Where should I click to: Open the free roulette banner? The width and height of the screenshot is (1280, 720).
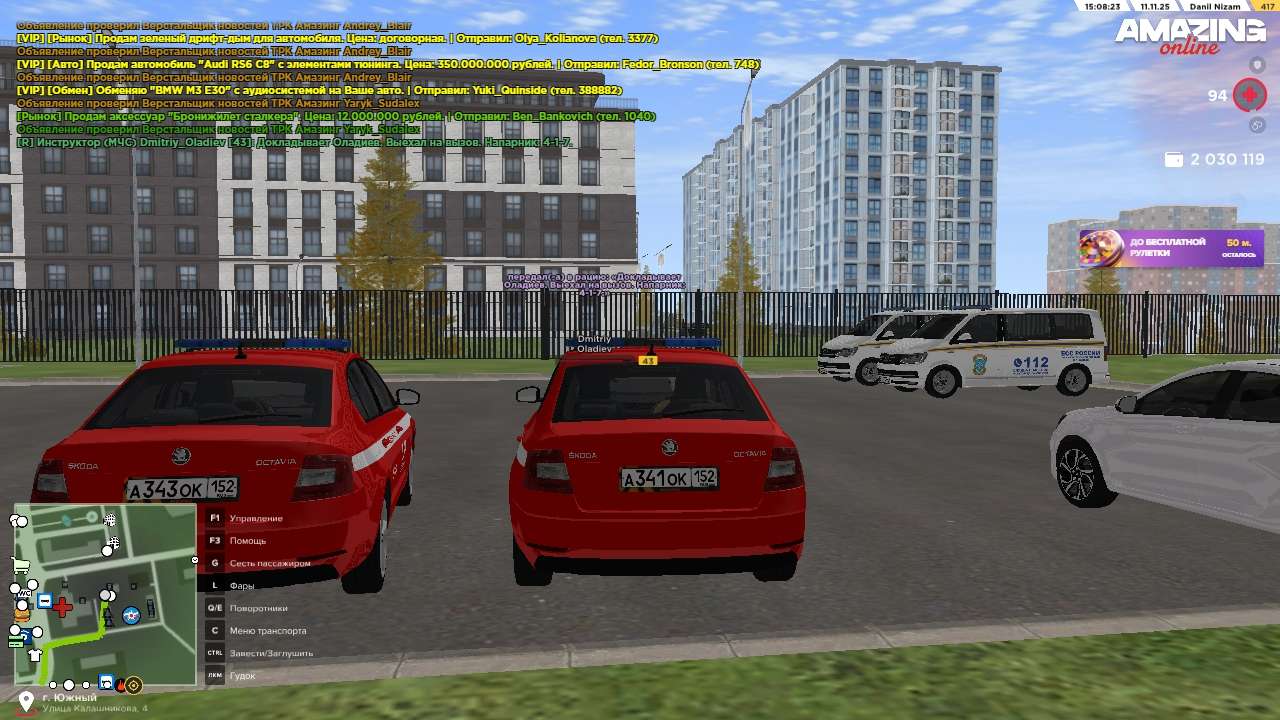pos(1171,248)
